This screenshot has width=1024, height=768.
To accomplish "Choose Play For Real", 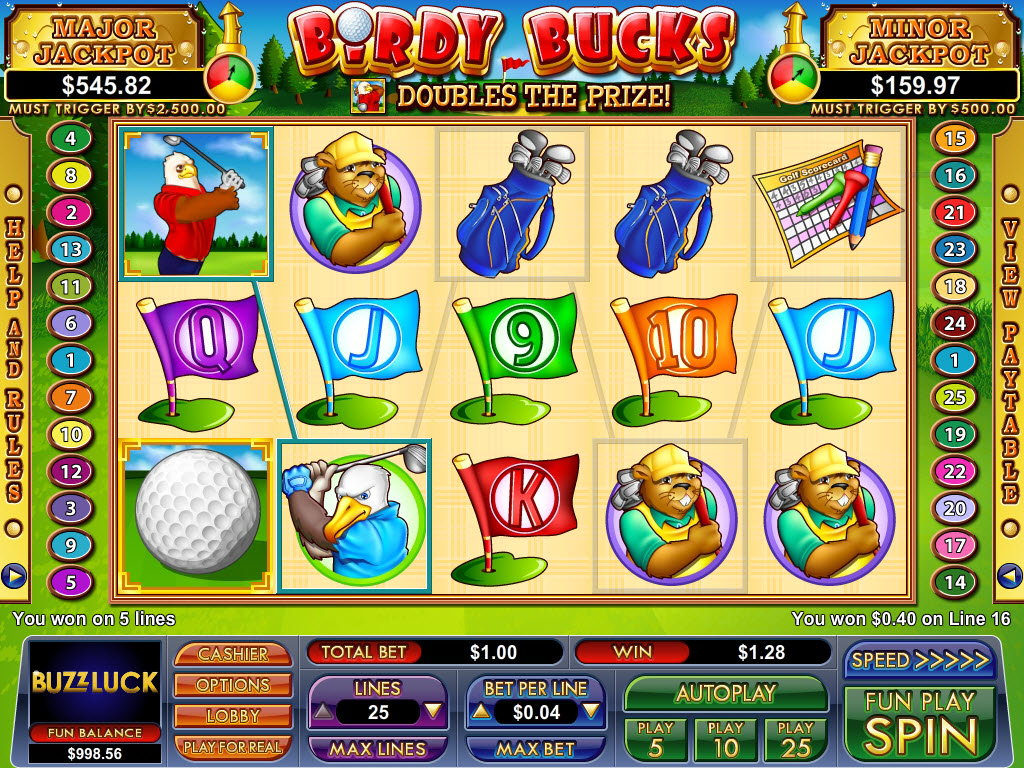I will (232, 746).
